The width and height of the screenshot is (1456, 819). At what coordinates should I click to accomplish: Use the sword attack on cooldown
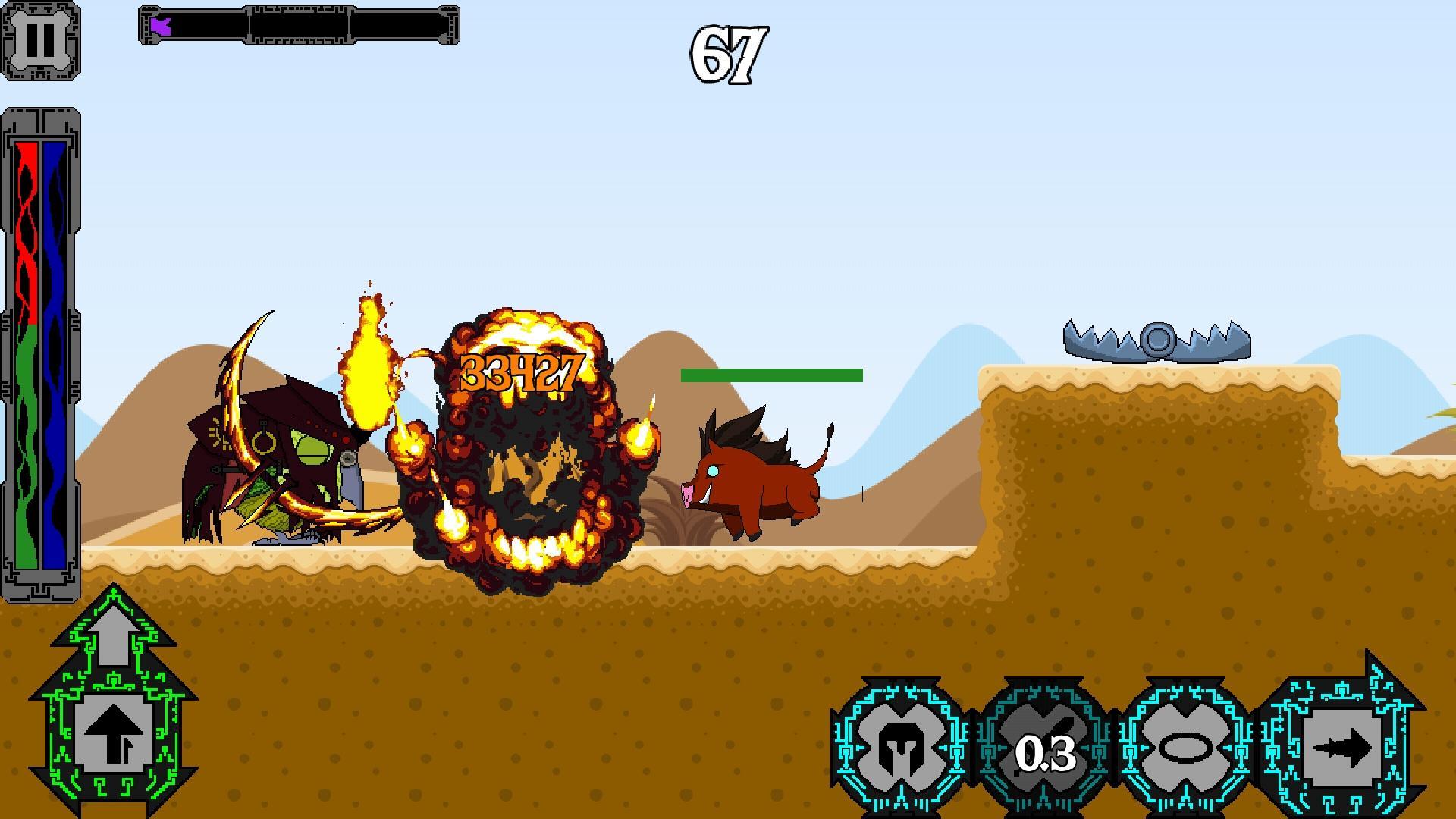coord(1045,751)
